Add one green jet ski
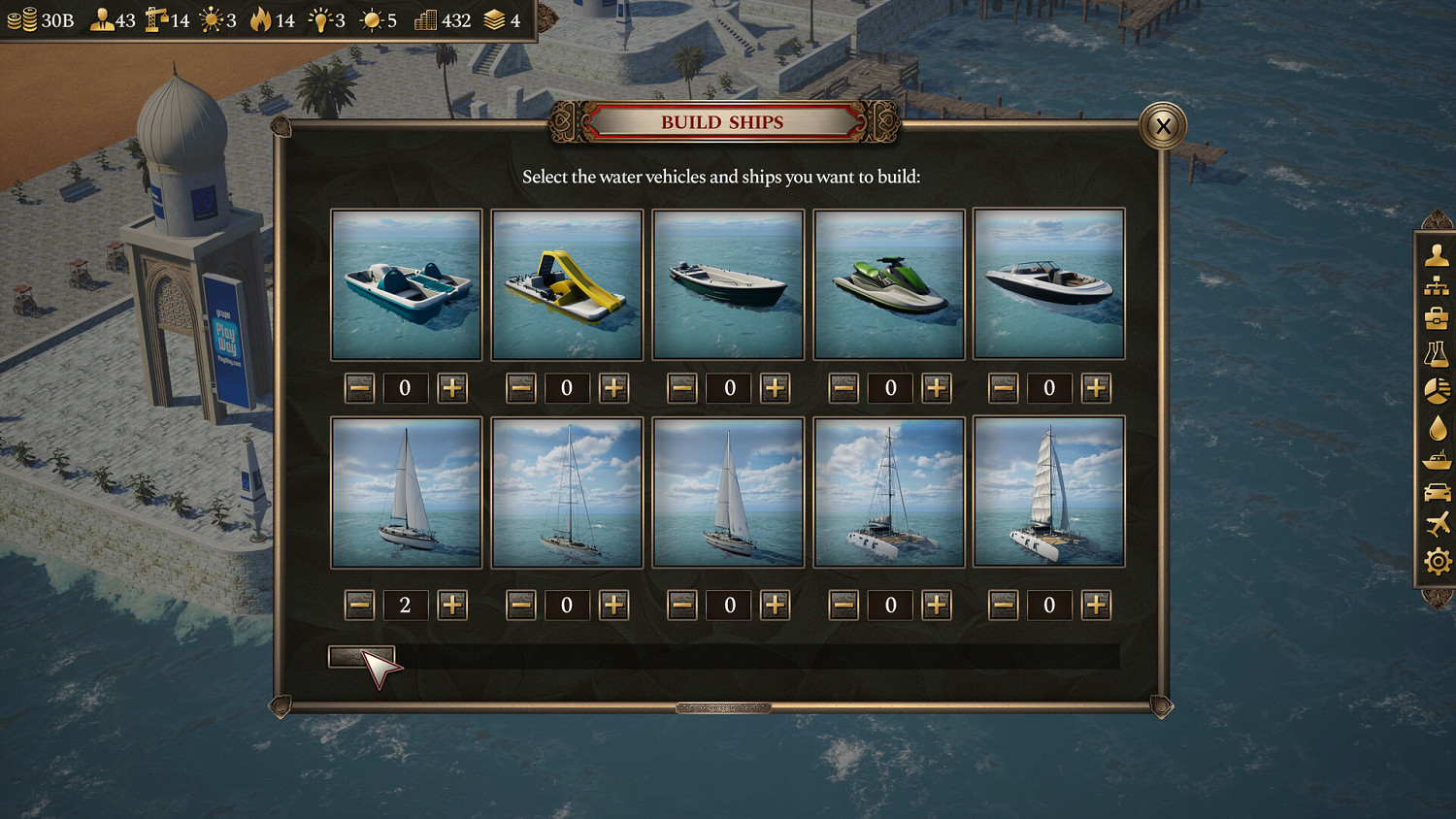Image resolution: width=1456 pixels, height=819 pixels. [936, 388]
